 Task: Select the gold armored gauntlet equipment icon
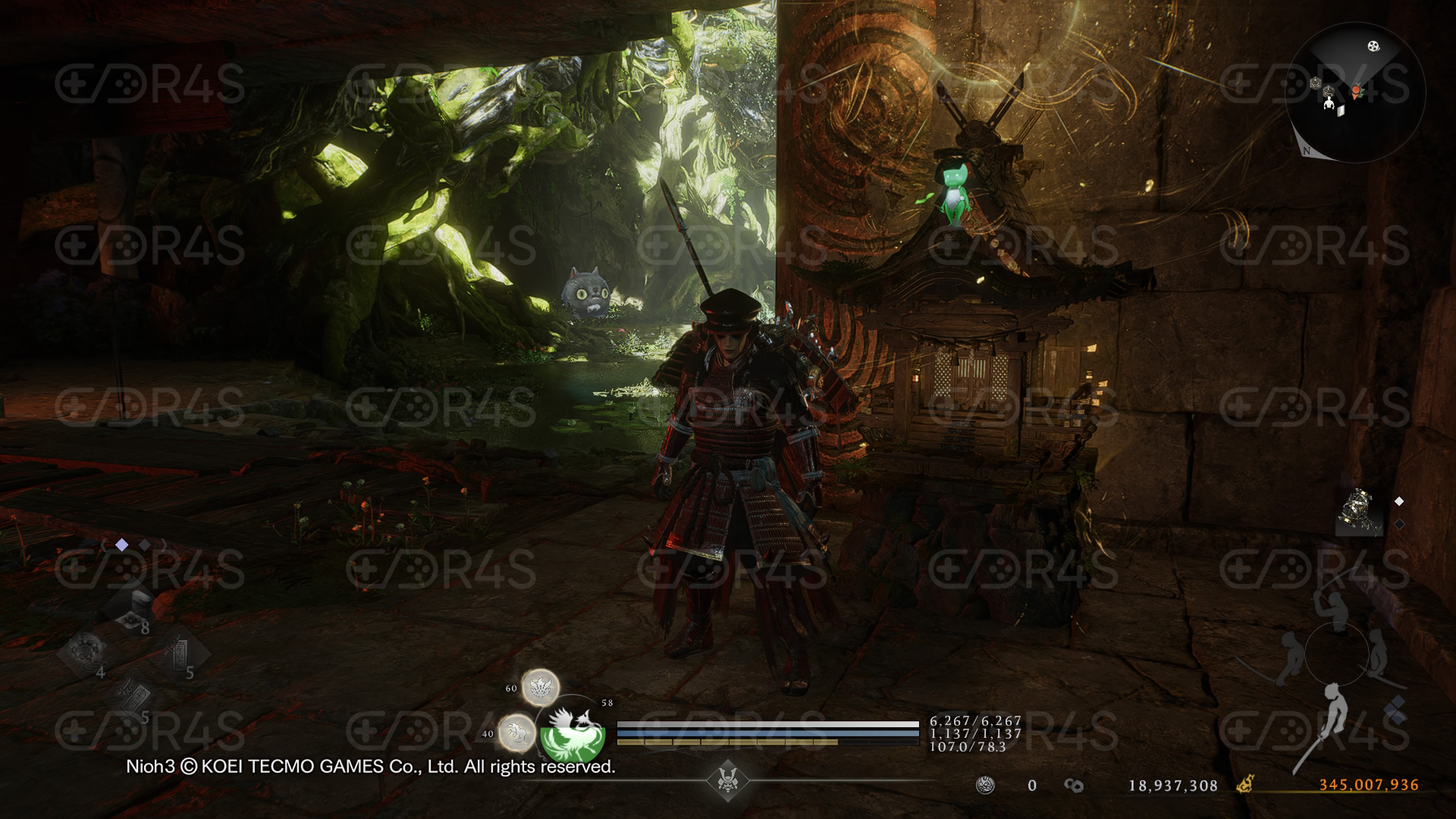[x=1359, y=511]
